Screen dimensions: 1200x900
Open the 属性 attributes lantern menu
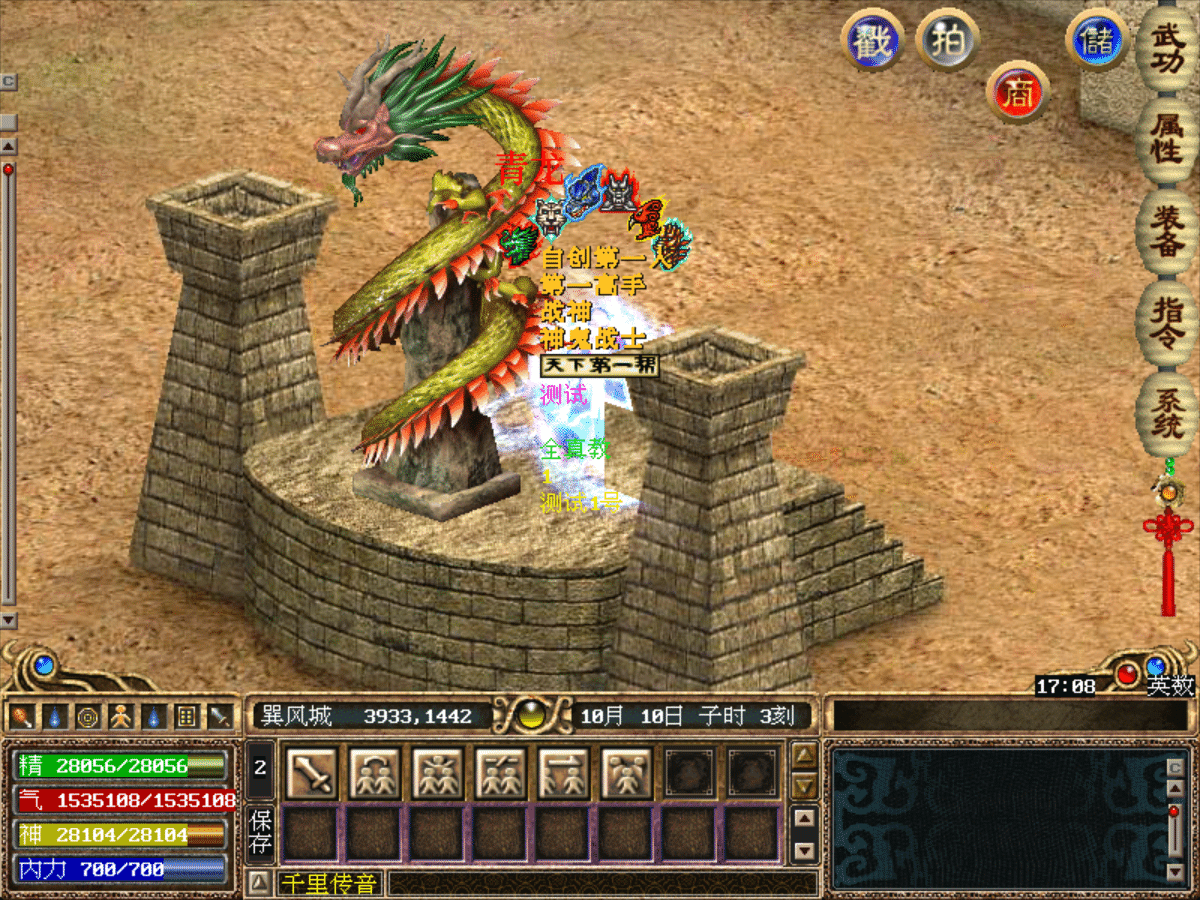pyautogui.click(x=1167, y=140)
